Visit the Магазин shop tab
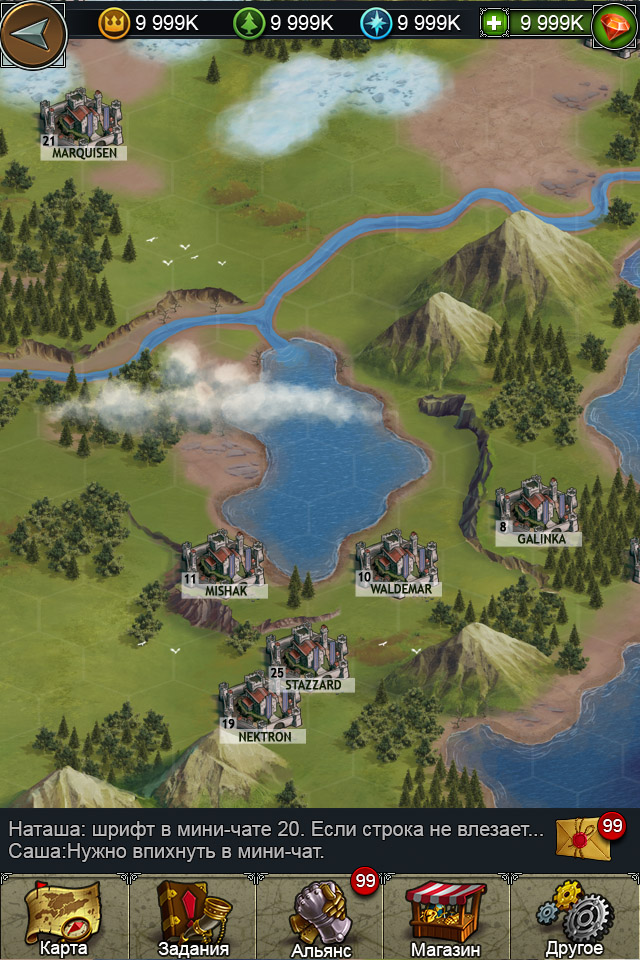This screenshot has width=640, height=960. [446, 918]
